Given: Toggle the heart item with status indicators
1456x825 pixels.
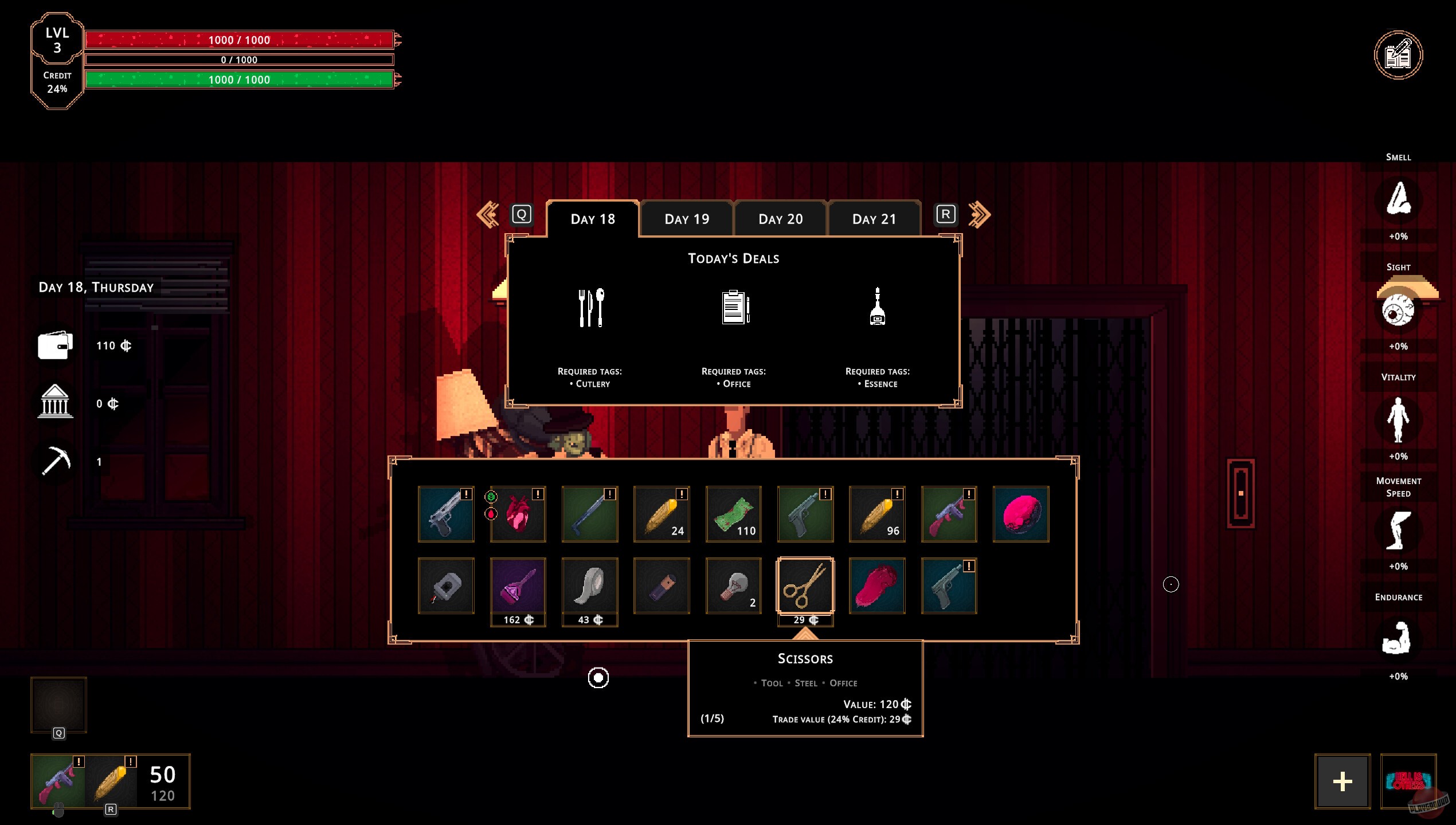Looking at the screenshot, I should point(518,513).
